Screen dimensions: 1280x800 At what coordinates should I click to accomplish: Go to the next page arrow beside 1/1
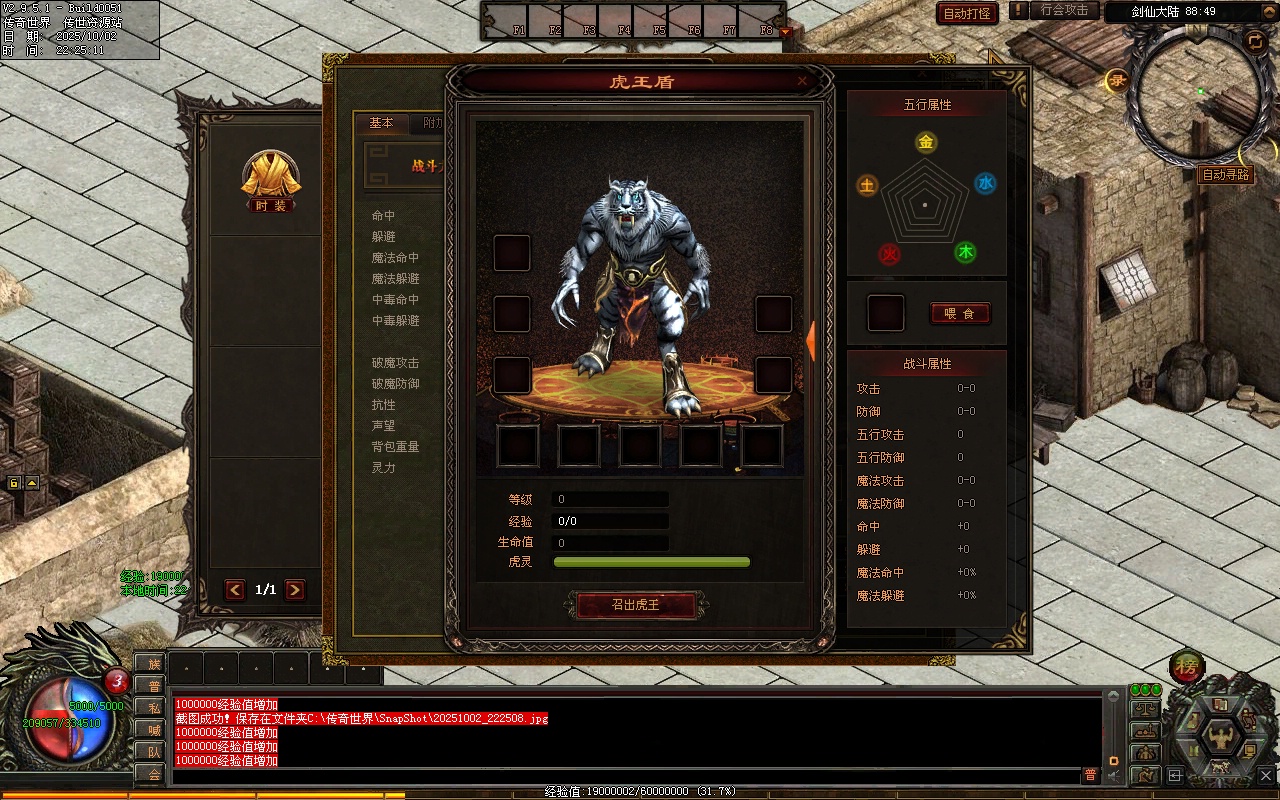point(295,590)
